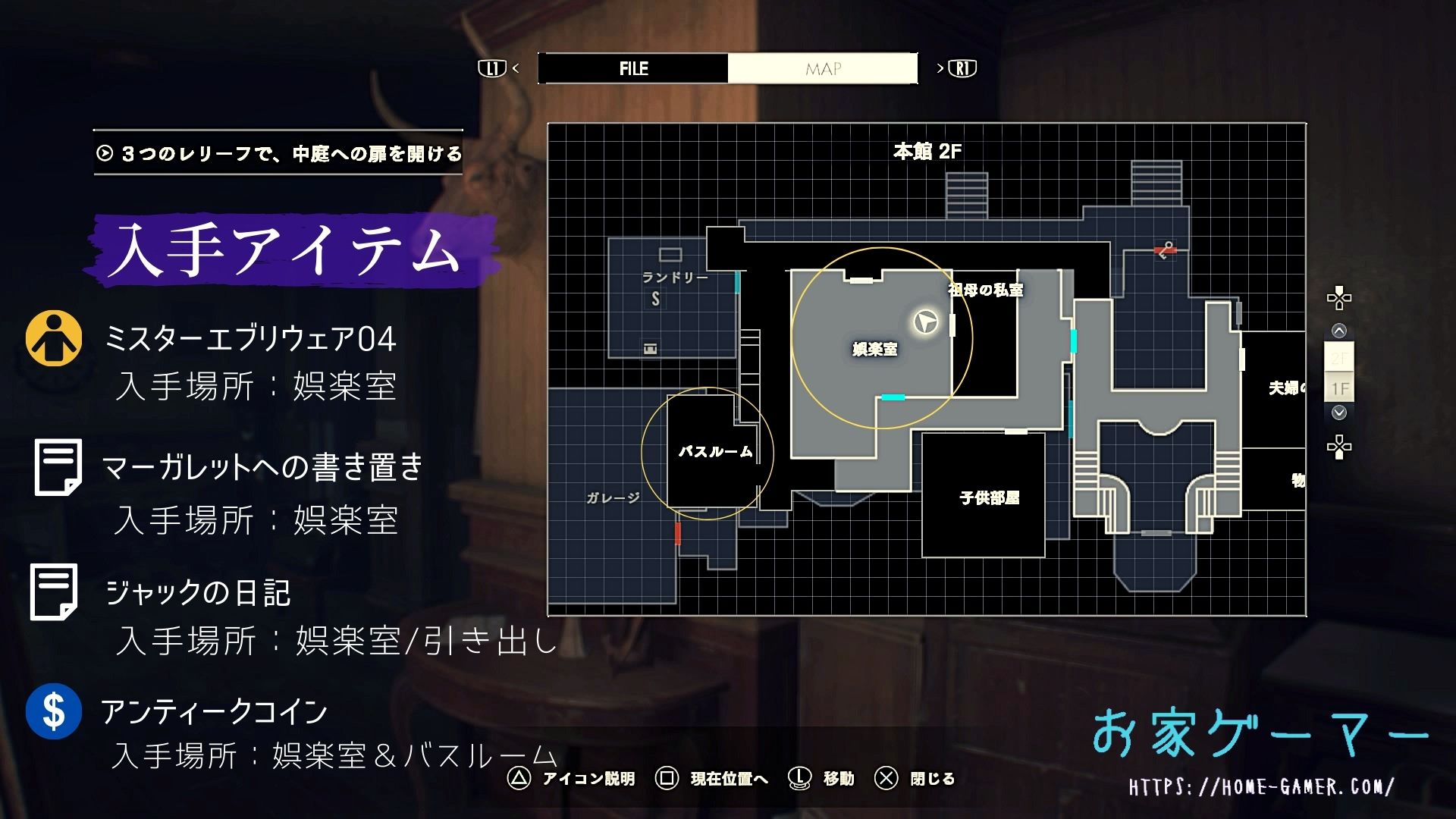Click the left stick 移動 icon

pyautogui.click(x=798, y=779)
